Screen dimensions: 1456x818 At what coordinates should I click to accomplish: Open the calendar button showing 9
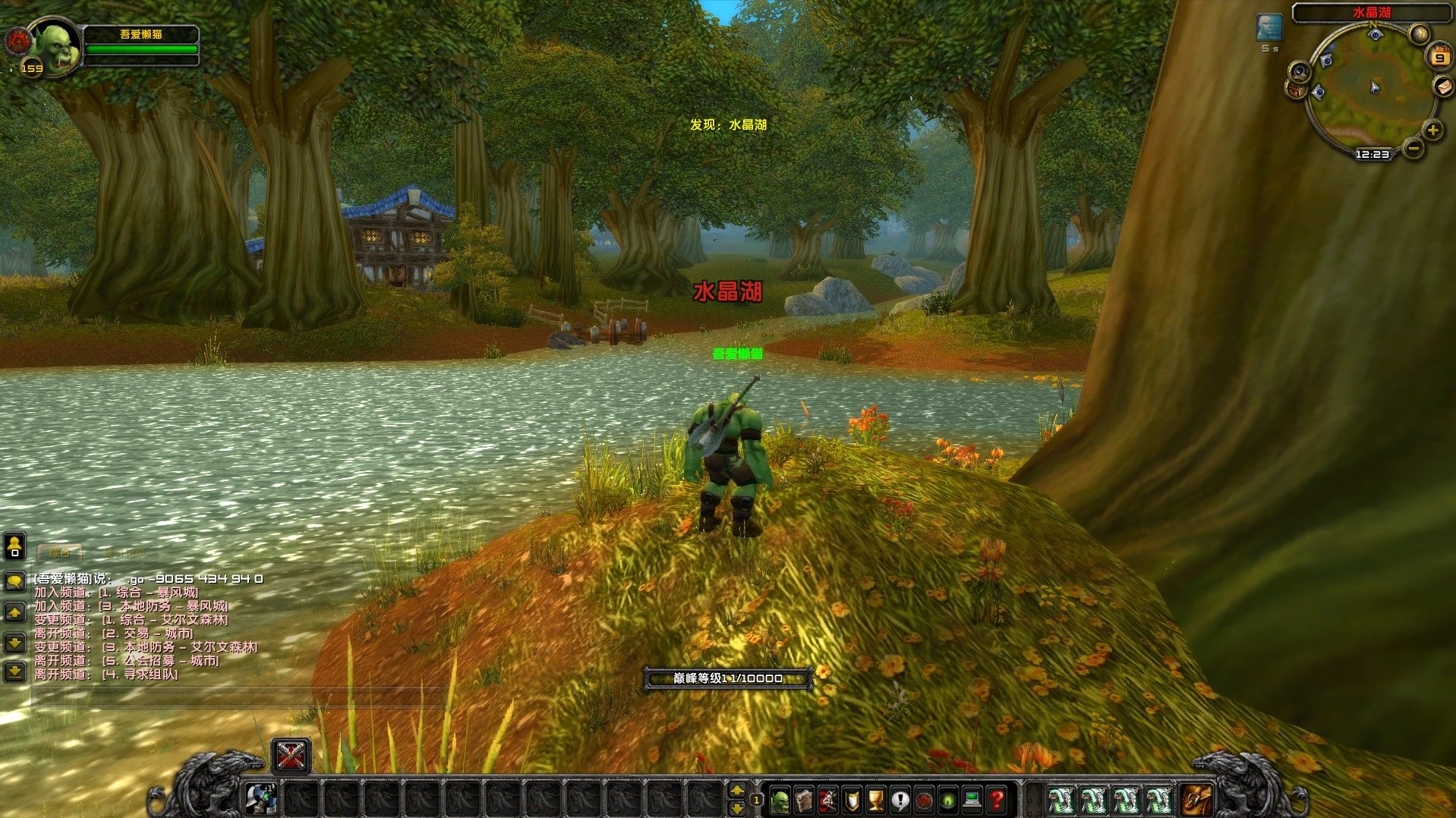[x=1439, y=57]
